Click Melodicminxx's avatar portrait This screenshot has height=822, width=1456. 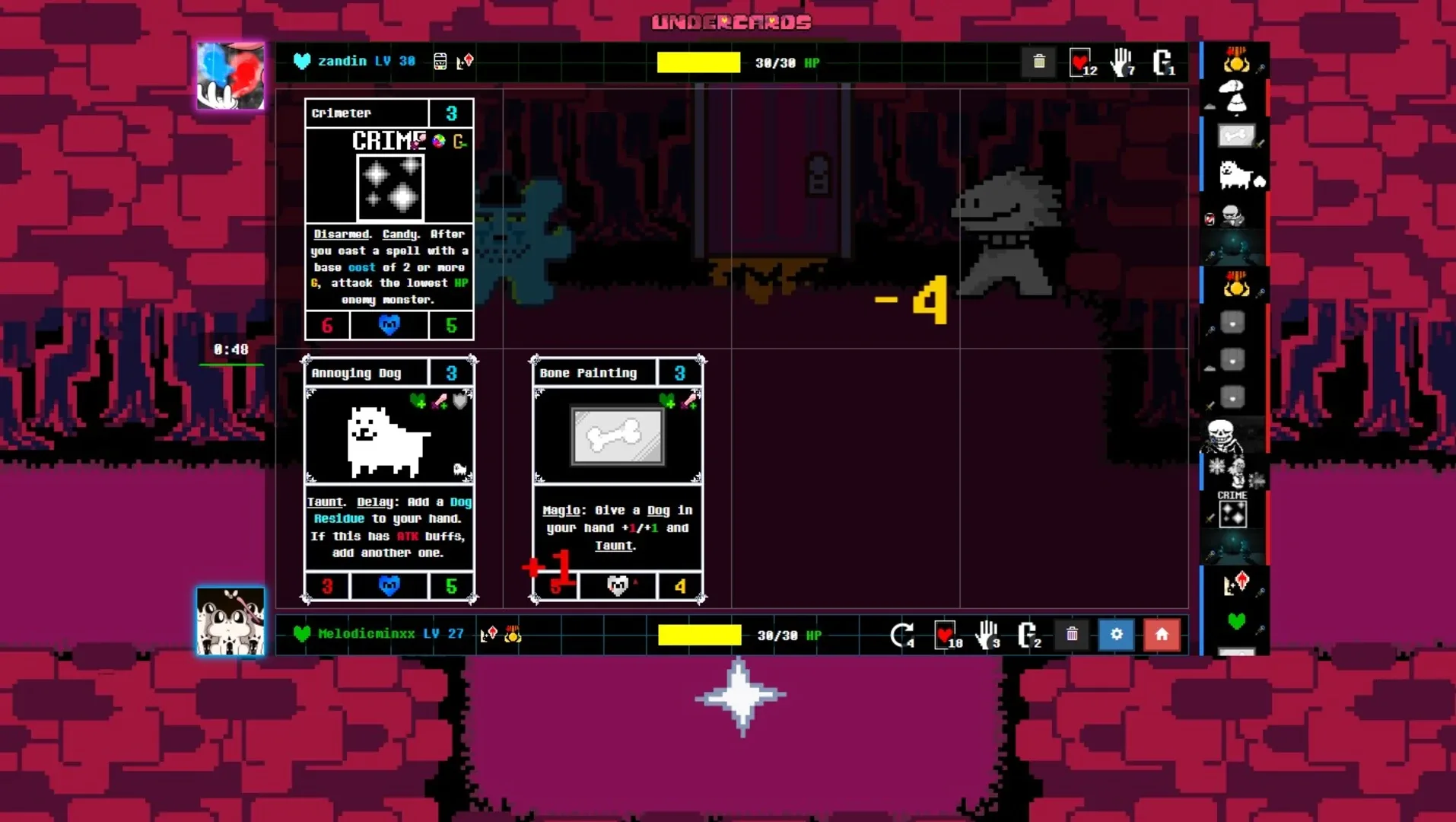point(230,622)
